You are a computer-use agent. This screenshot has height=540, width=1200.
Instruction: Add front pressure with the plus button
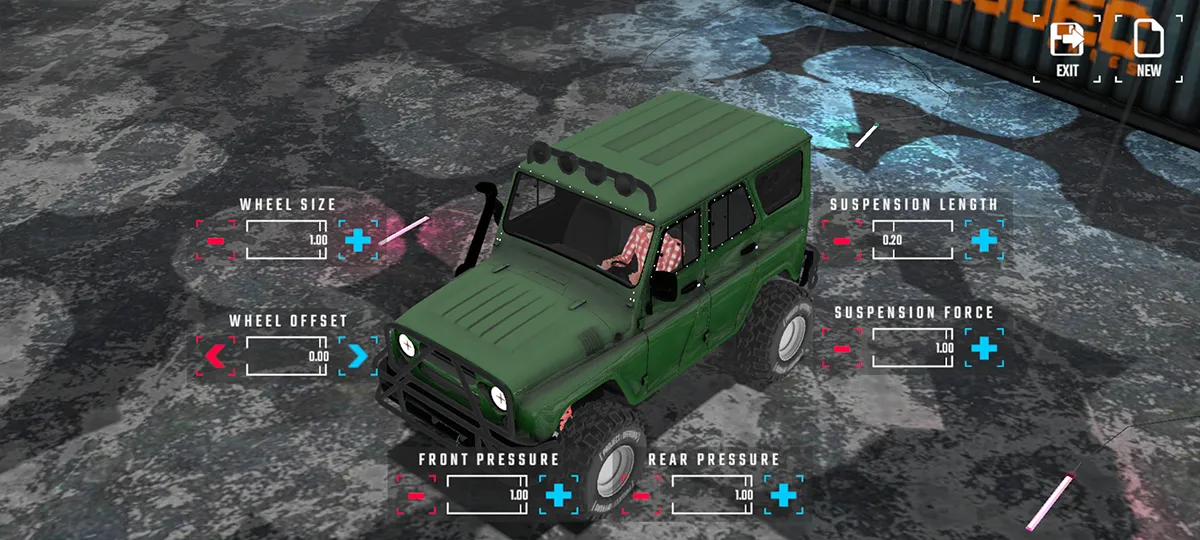(x=559, y=495)
